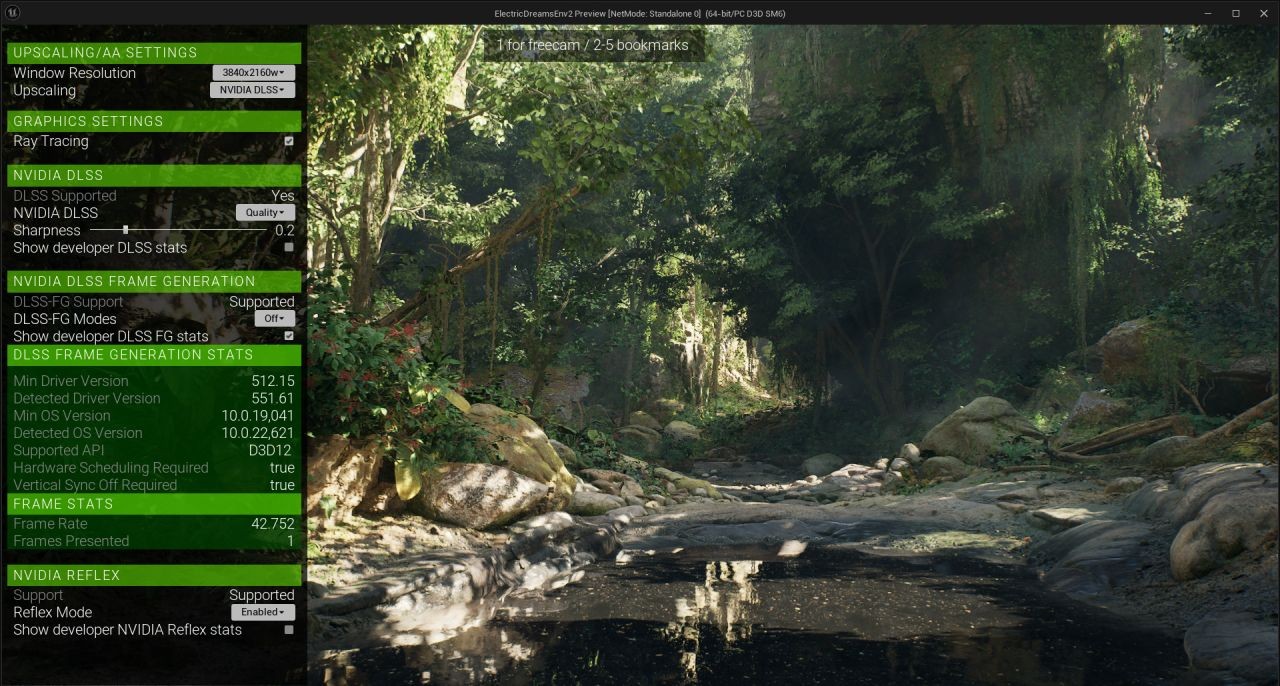This screenshot has height=686, width=1280.
Task: Toggle the Ray Tracing checkbox
Action: pyautogui.click(x=289, y=141)
